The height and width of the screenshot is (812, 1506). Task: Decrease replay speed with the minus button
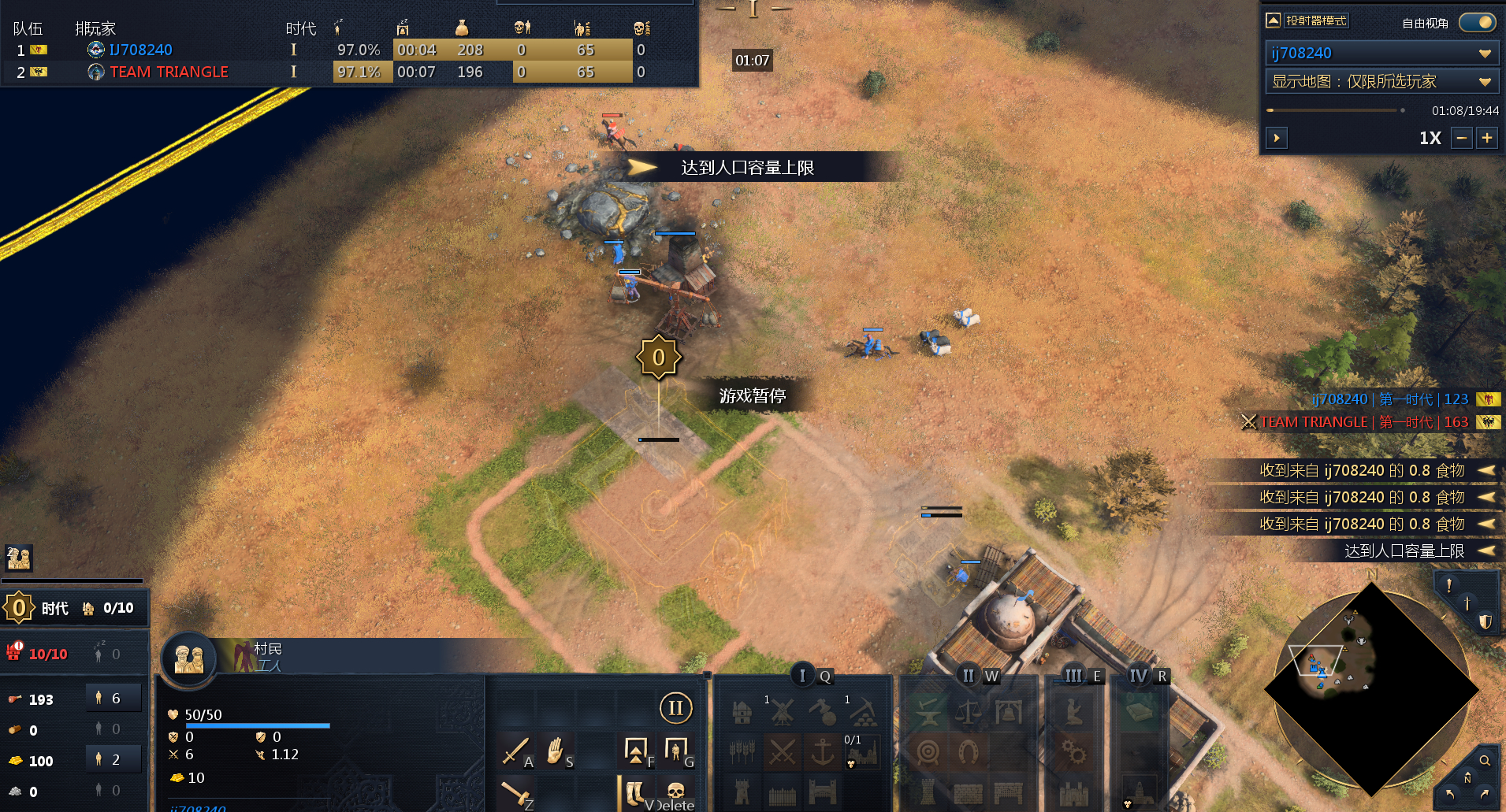pos(1462,138)
